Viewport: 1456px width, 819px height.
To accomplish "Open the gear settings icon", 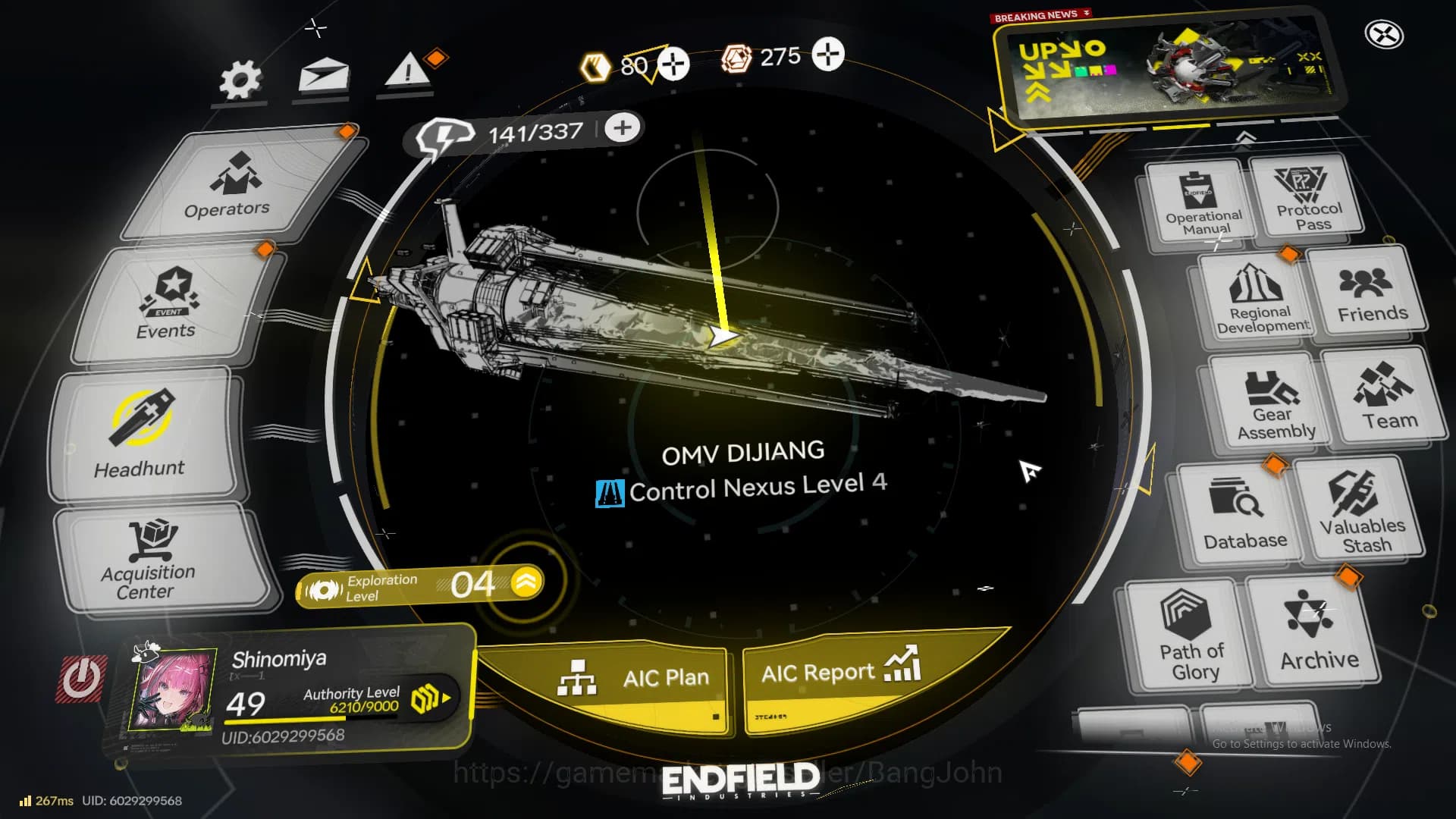I will (240, 80).
